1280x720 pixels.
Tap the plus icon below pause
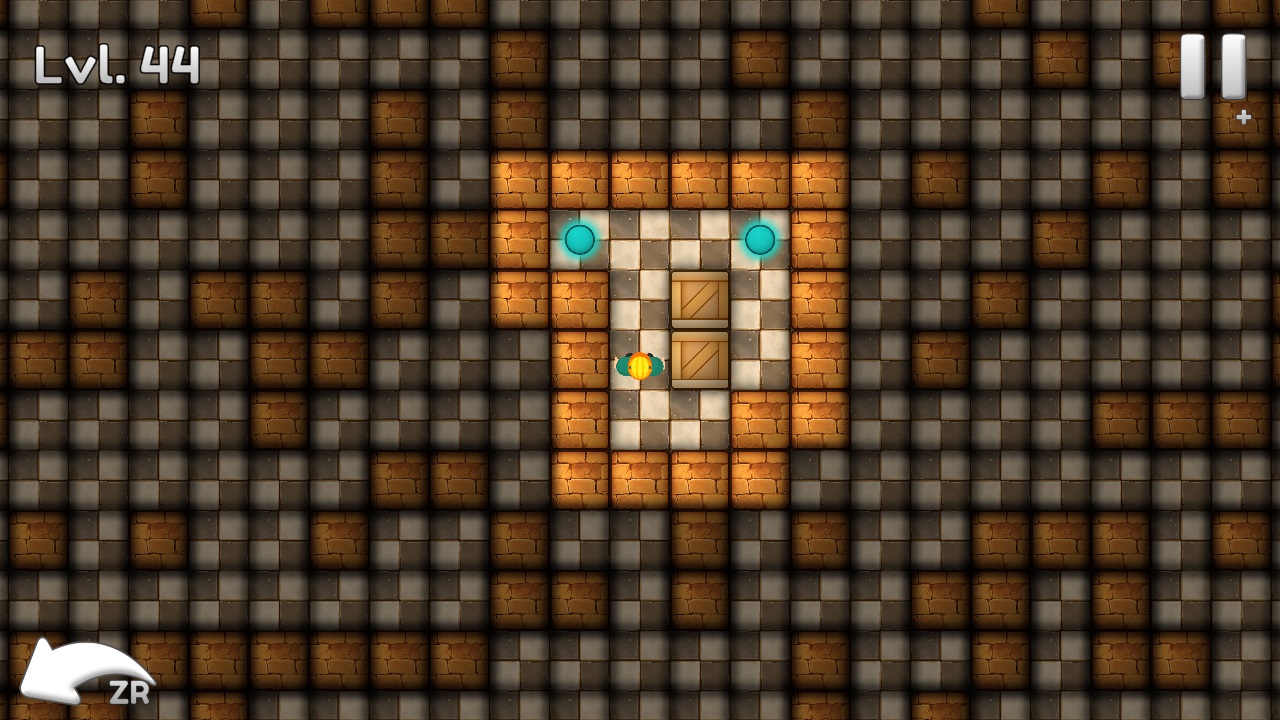point(1242,117)
